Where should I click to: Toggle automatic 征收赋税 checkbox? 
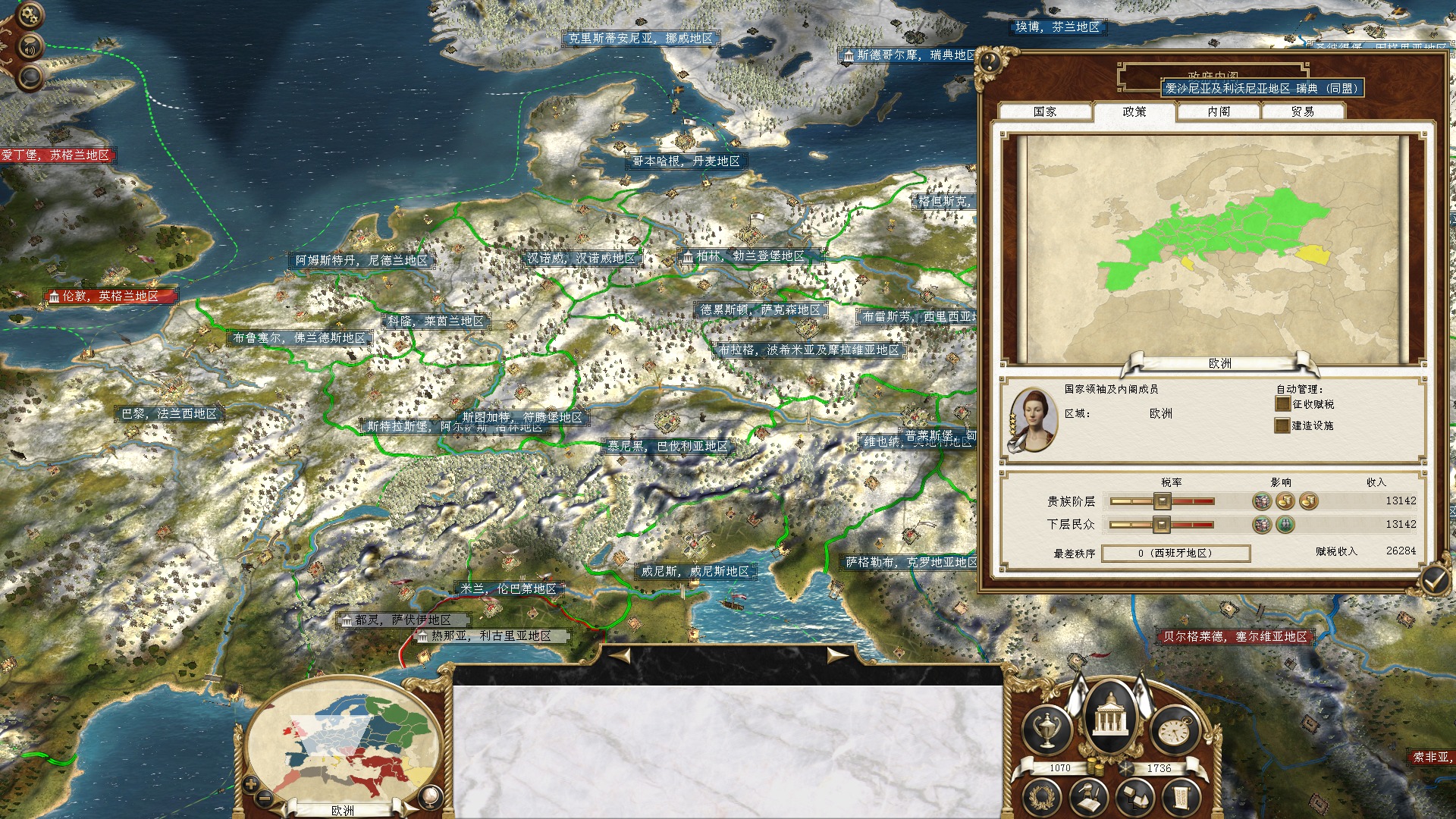[x=1282, y=404]
